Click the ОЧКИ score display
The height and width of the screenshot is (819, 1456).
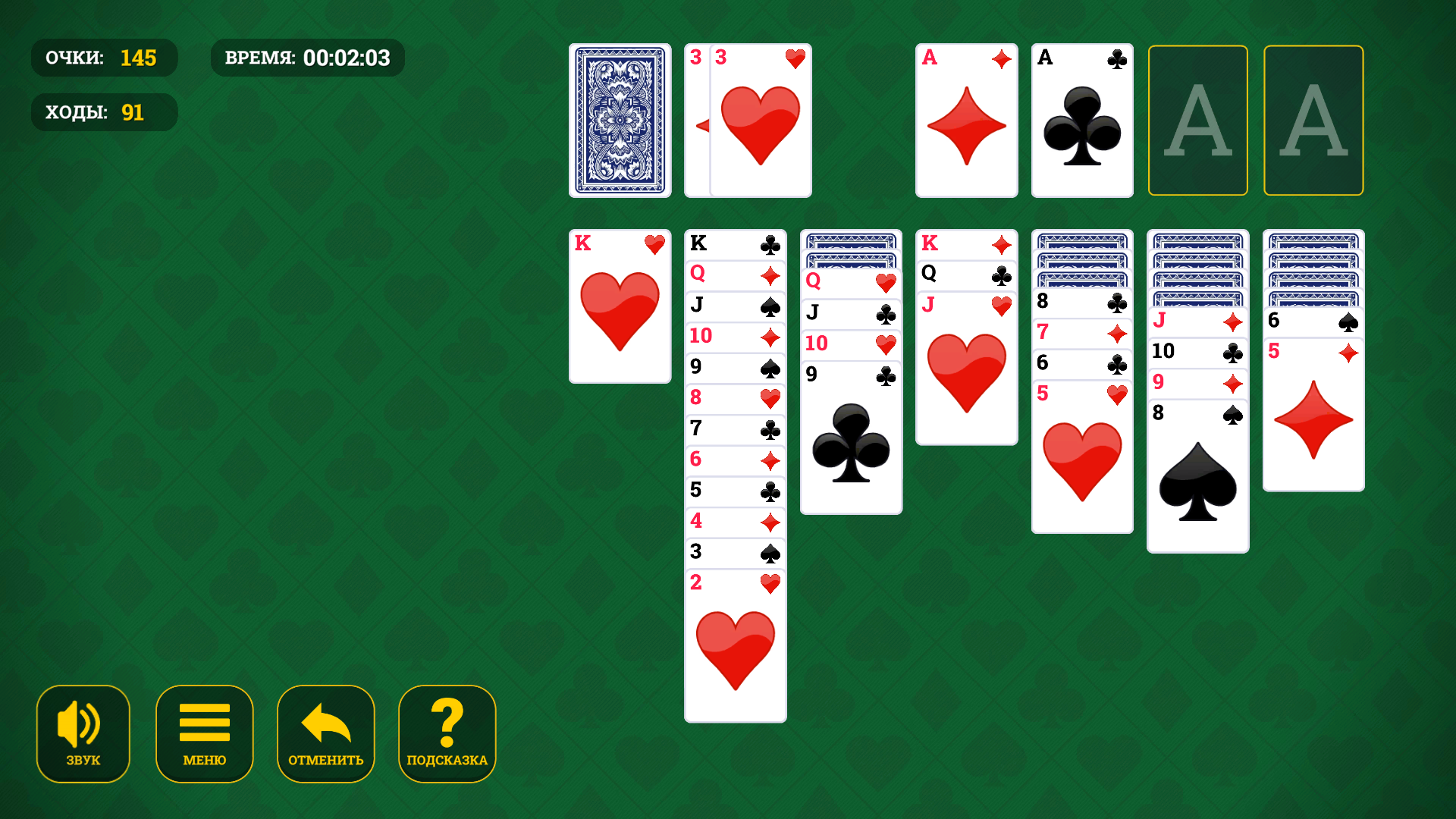[104, 58]
